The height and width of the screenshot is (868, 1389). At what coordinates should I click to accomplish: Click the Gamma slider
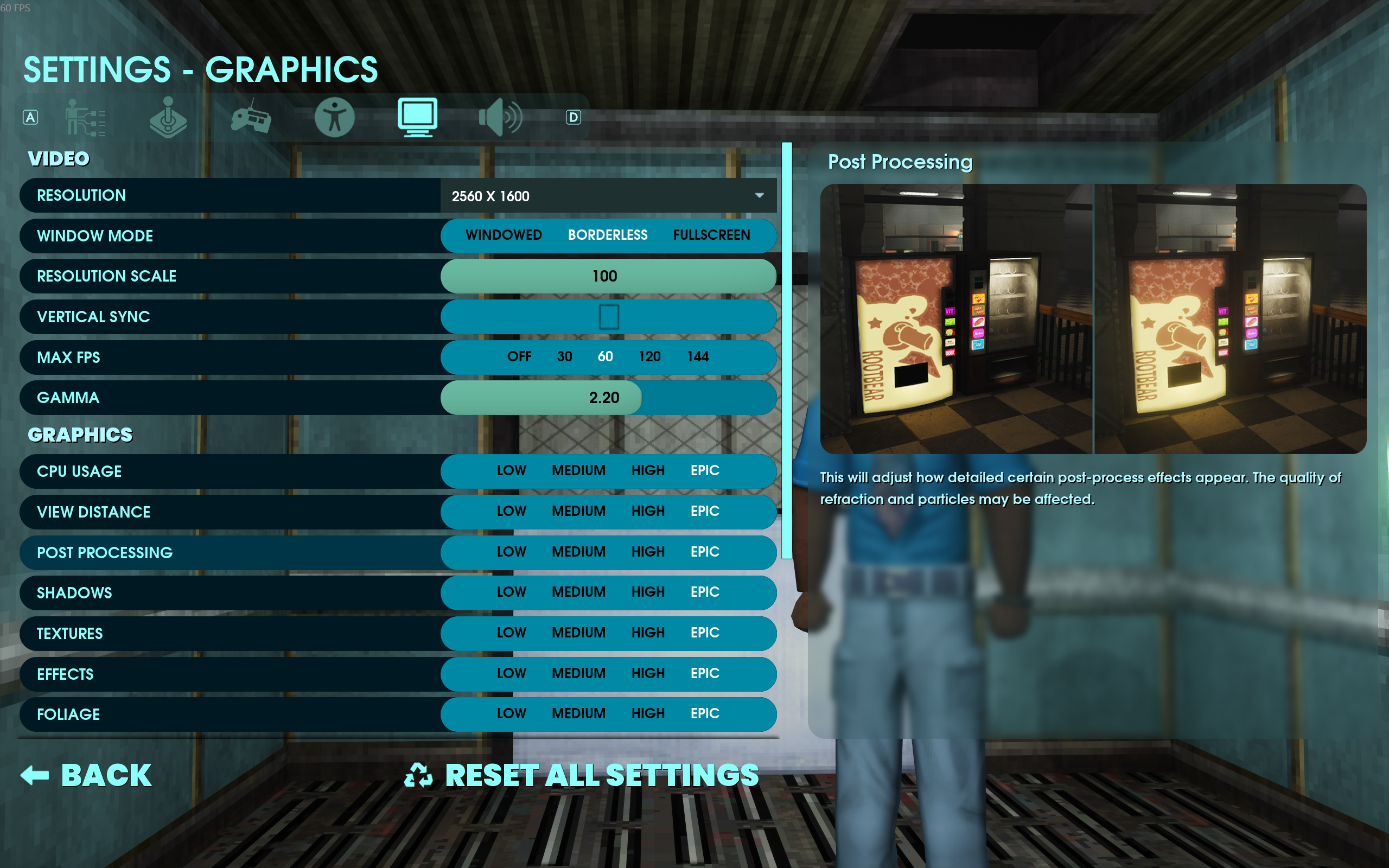[608, 398]
